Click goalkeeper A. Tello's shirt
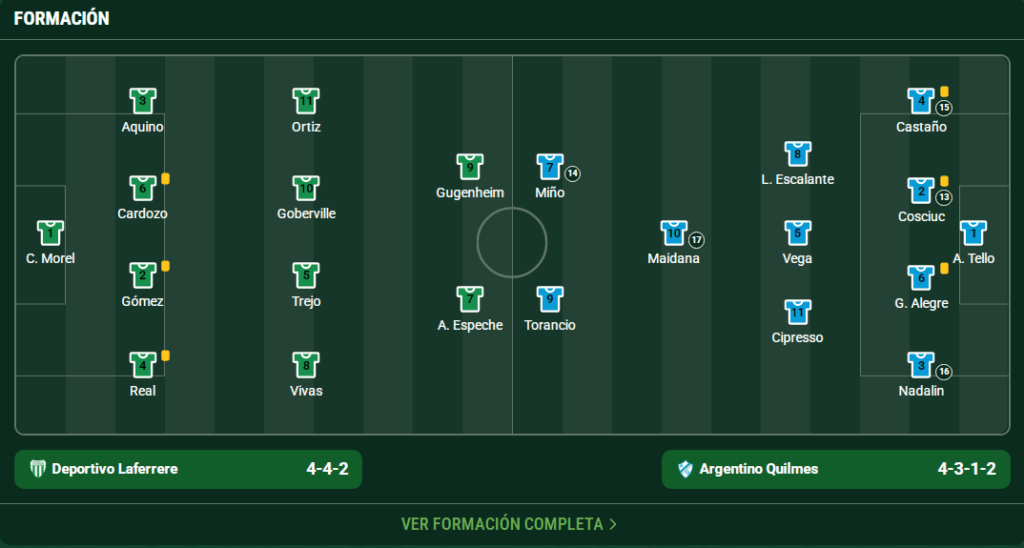1024x548 pixels. [x=973, y=233]
